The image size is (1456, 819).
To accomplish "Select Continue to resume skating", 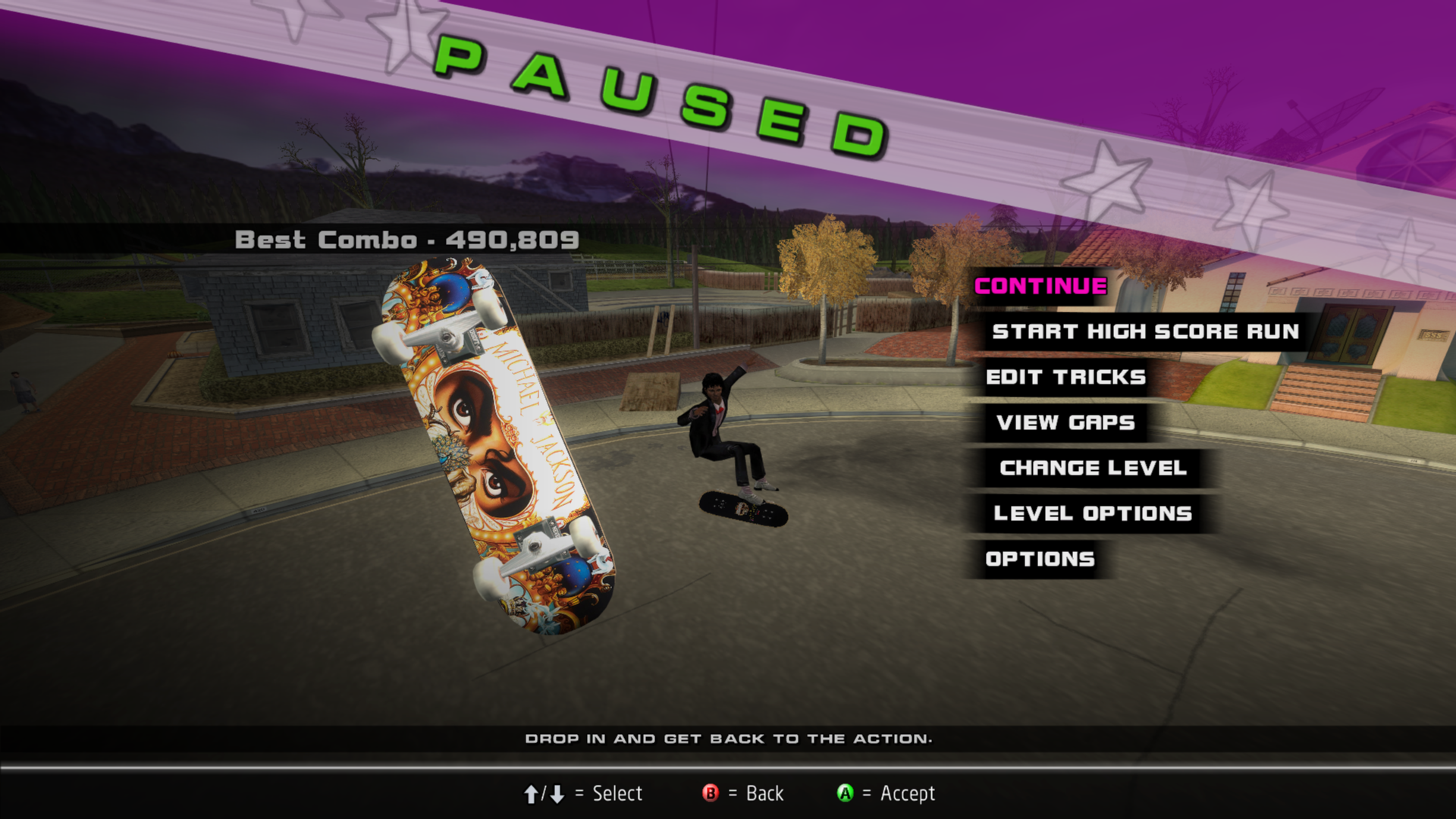I will point(1040,286).
